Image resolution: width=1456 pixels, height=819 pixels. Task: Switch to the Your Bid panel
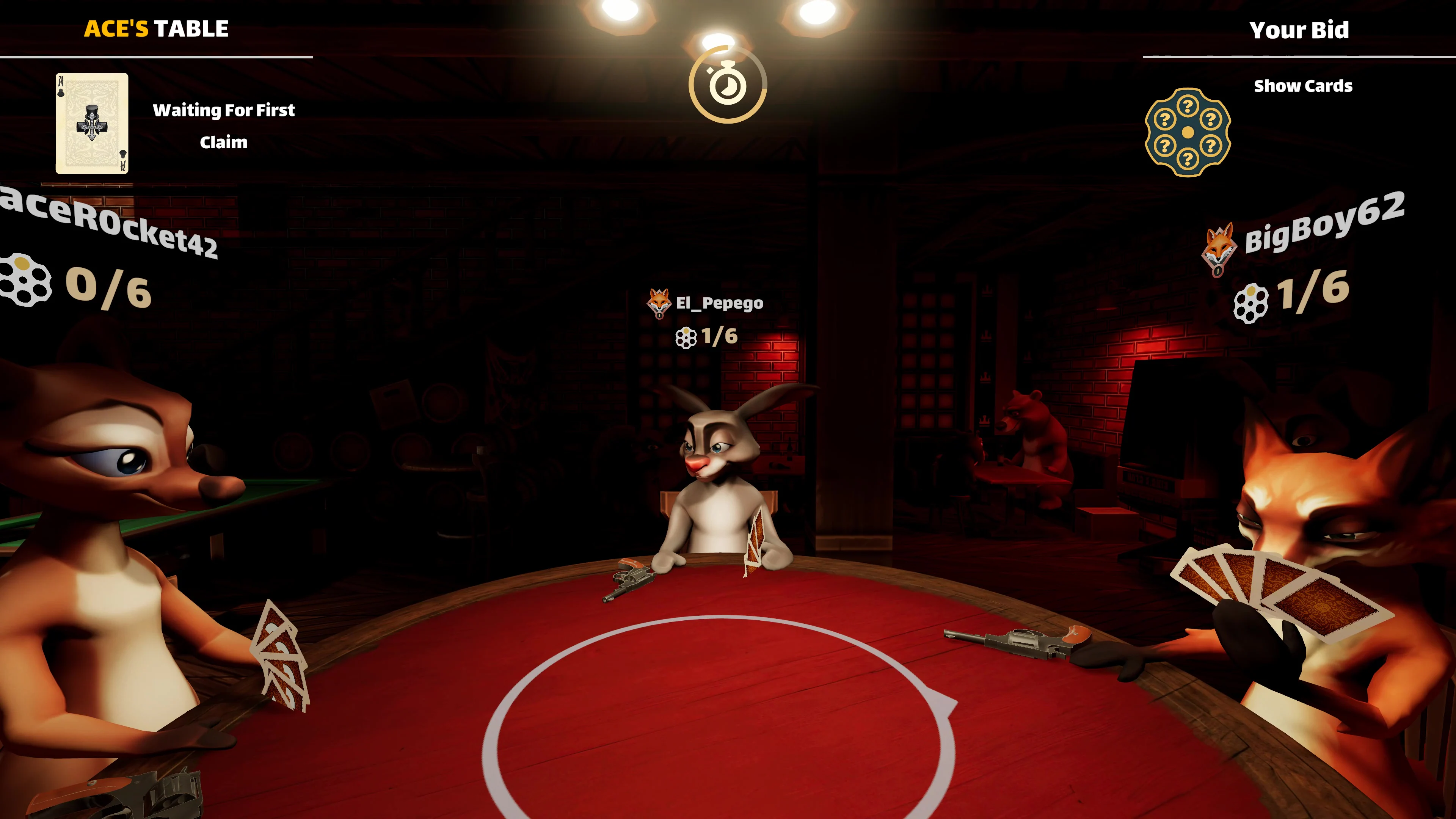click(x=1300, y=30)
